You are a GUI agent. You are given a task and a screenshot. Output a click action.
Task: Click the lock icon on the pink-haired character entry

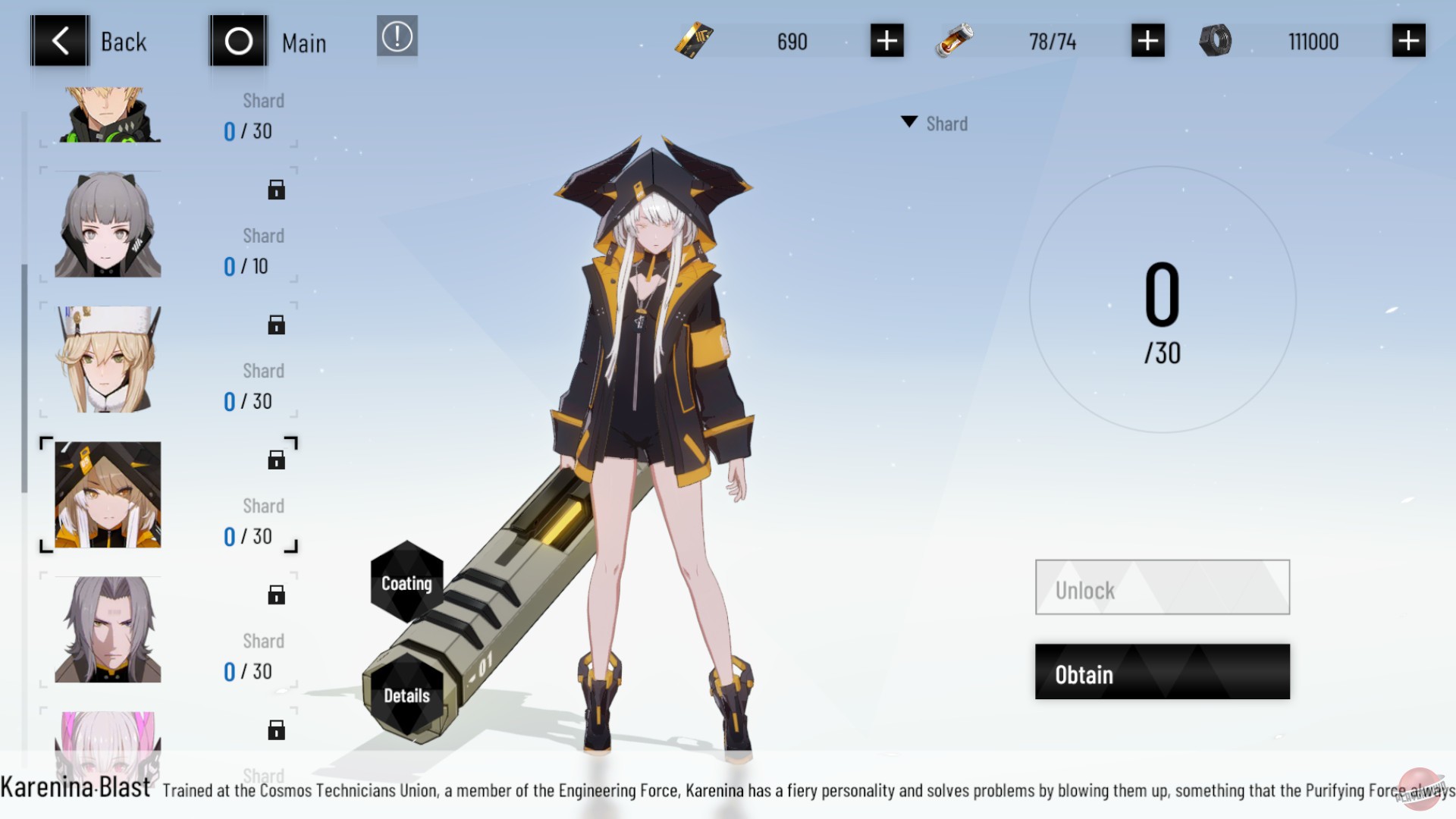276,730
